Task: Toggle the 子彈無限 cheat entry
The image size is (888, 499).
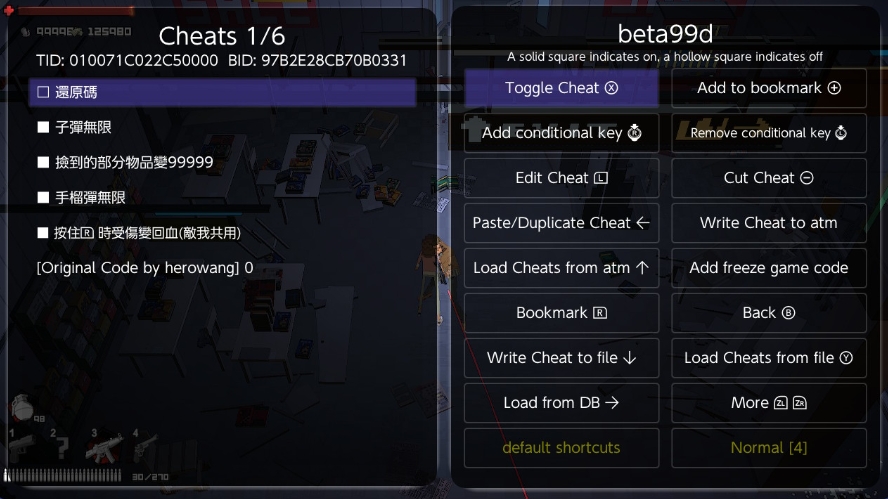Action: click(x=82, y=128)
